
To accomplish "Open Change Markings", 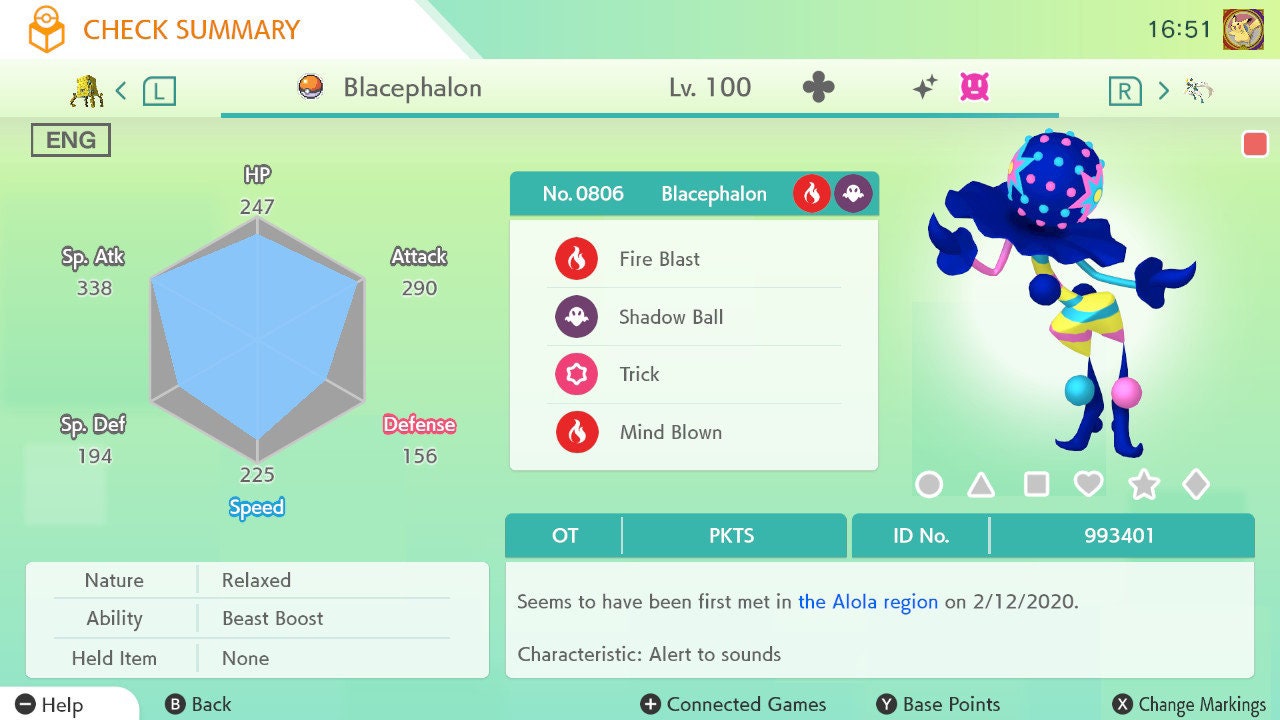I will pos(1190,705).
